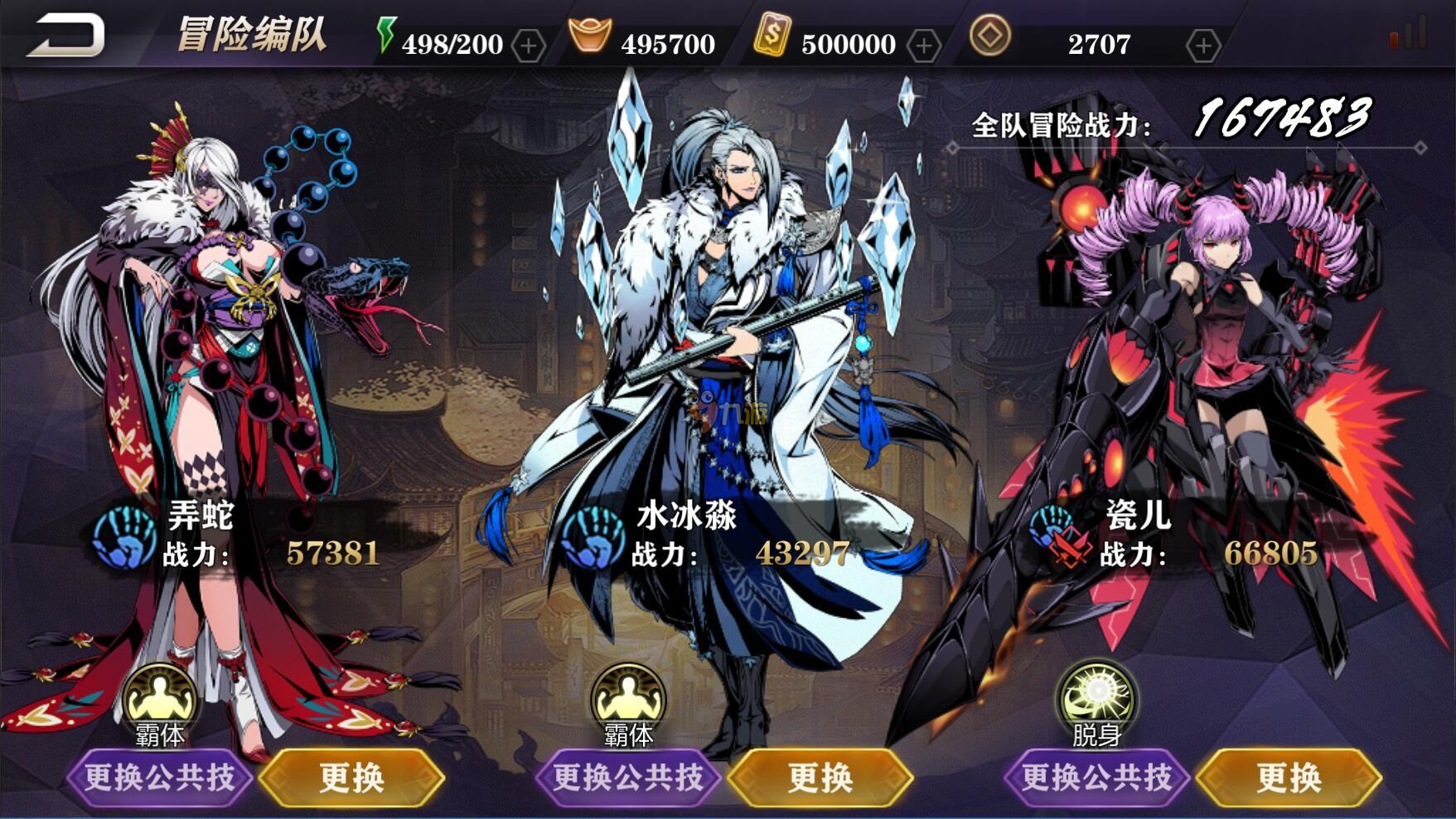Tap the blue hand icon beside 弄蛇
This screenshot has width=1456, height=819.
[x=125, y=536]
